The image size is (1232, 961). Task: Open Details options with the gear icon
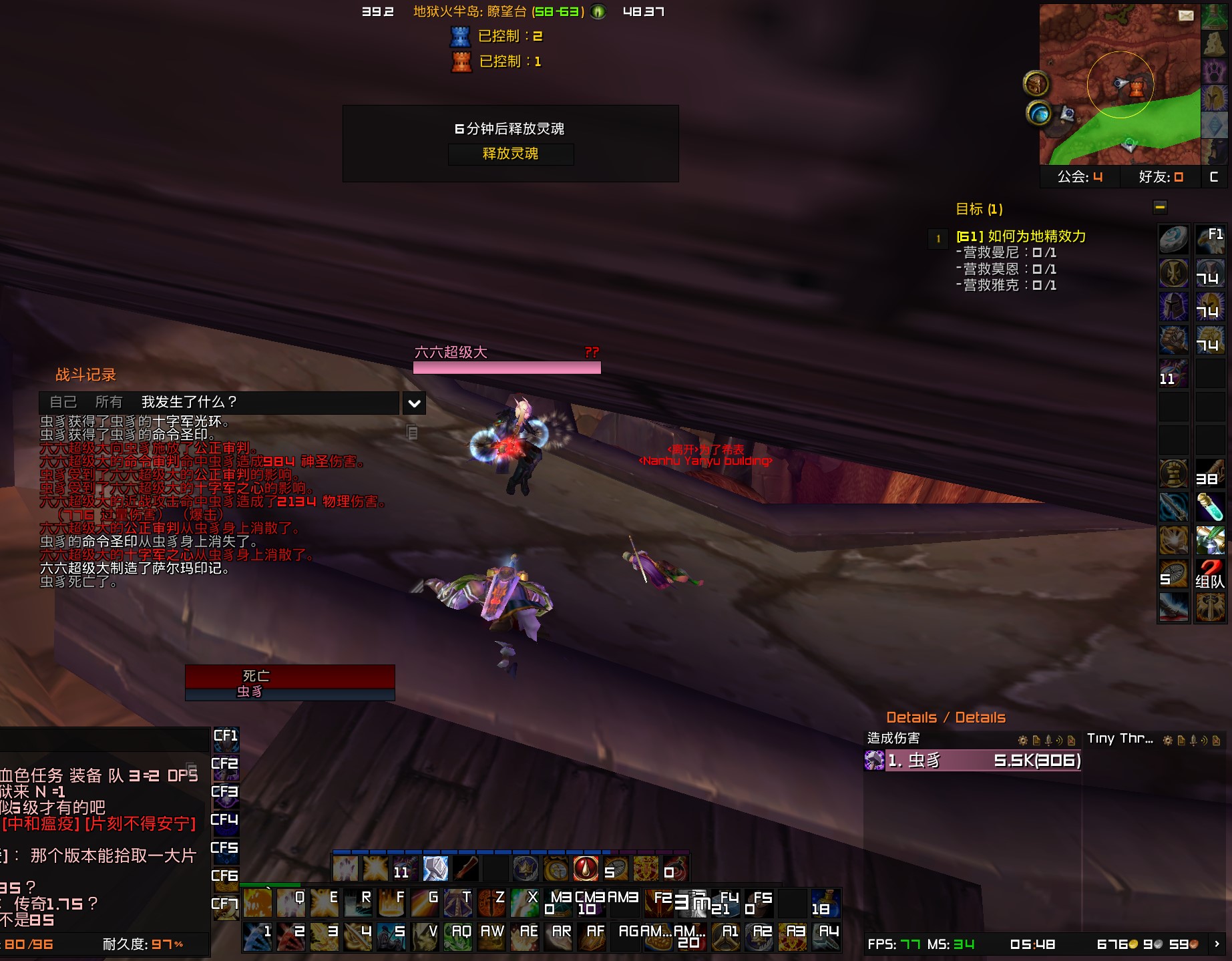coord(1022,740)
